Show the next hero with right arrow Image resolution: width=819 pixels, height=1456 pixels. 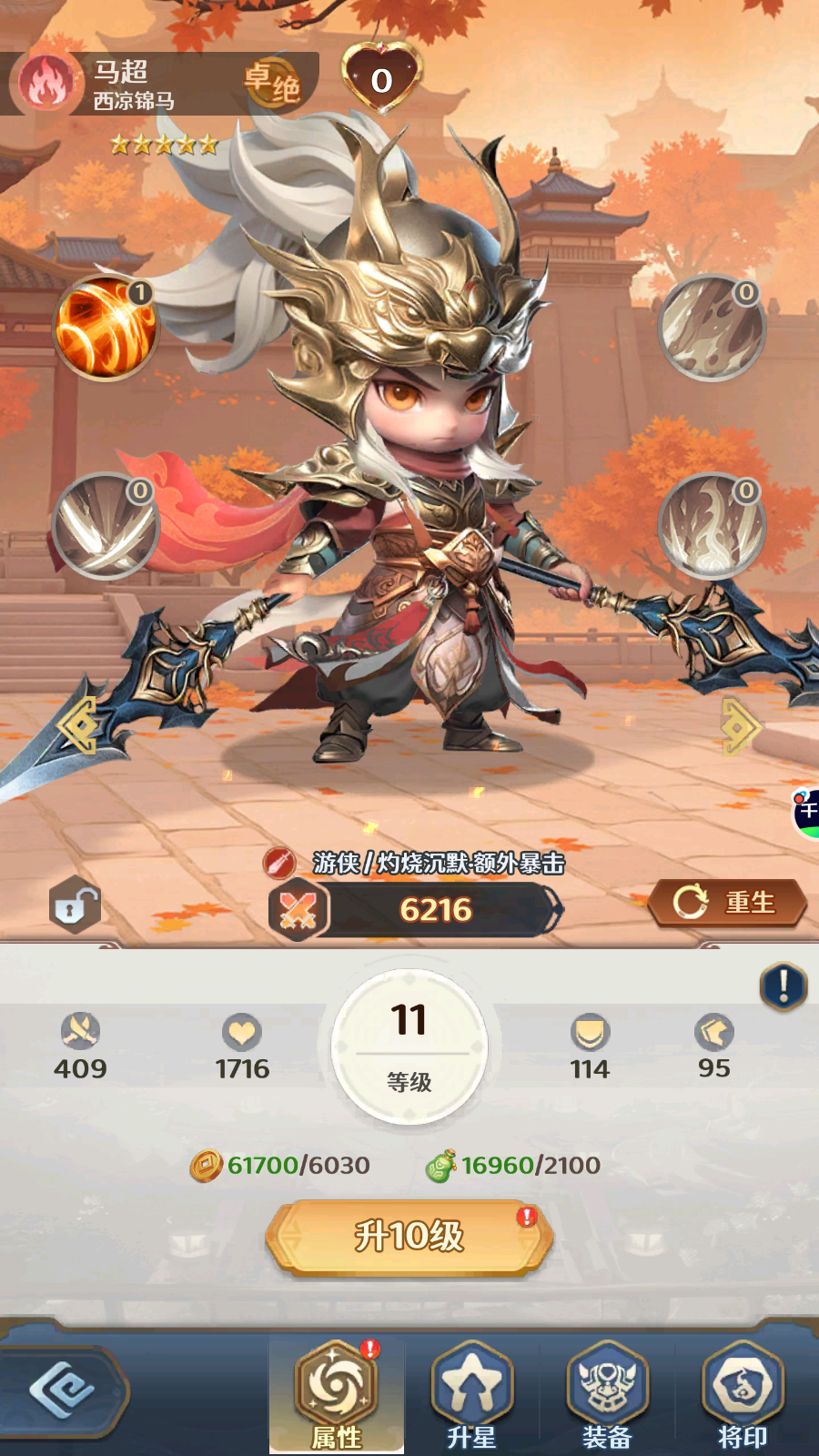(740, 725)
